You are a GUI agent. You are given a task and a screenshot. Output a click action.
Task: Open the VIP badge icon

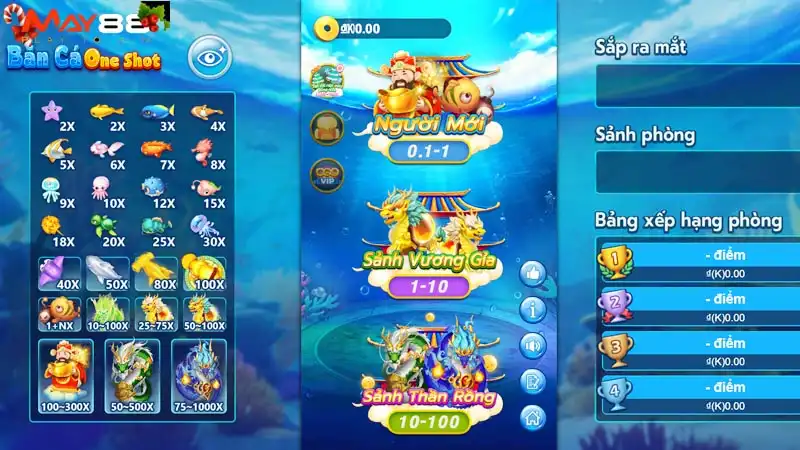coord(327,173)
